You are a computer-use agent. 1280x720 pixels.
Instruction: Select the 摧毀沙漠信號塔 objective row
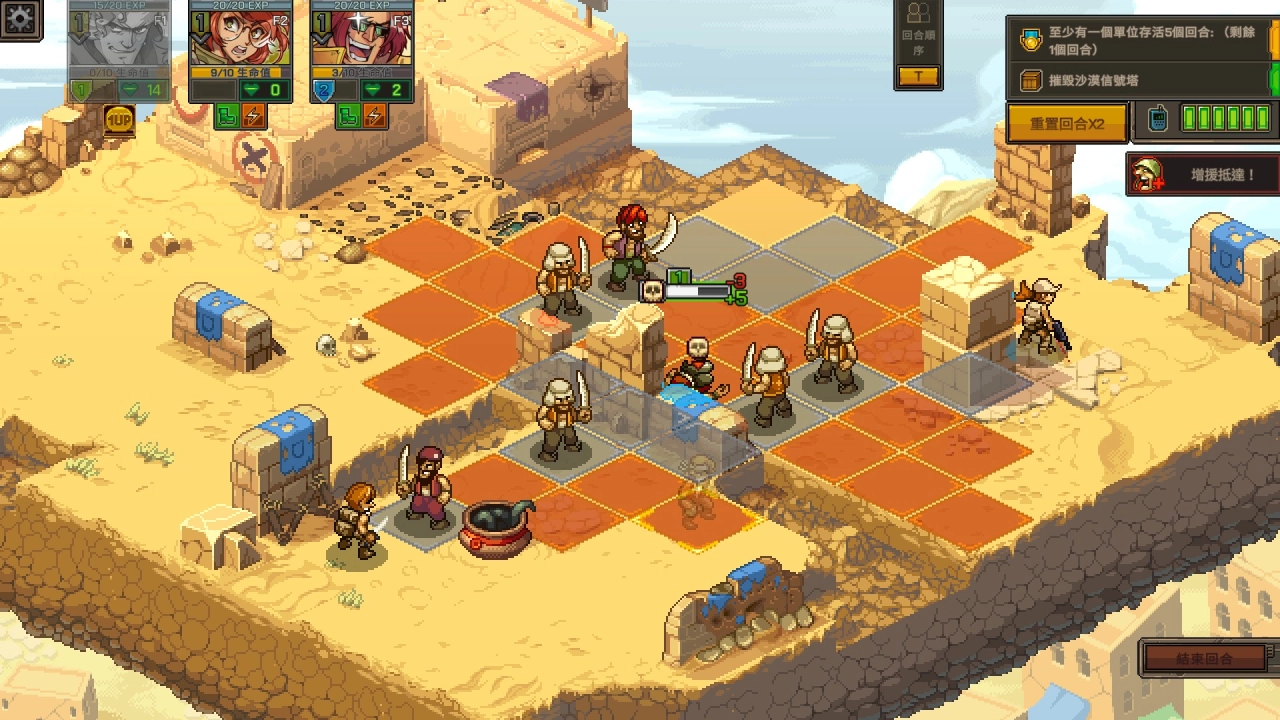1140,81
